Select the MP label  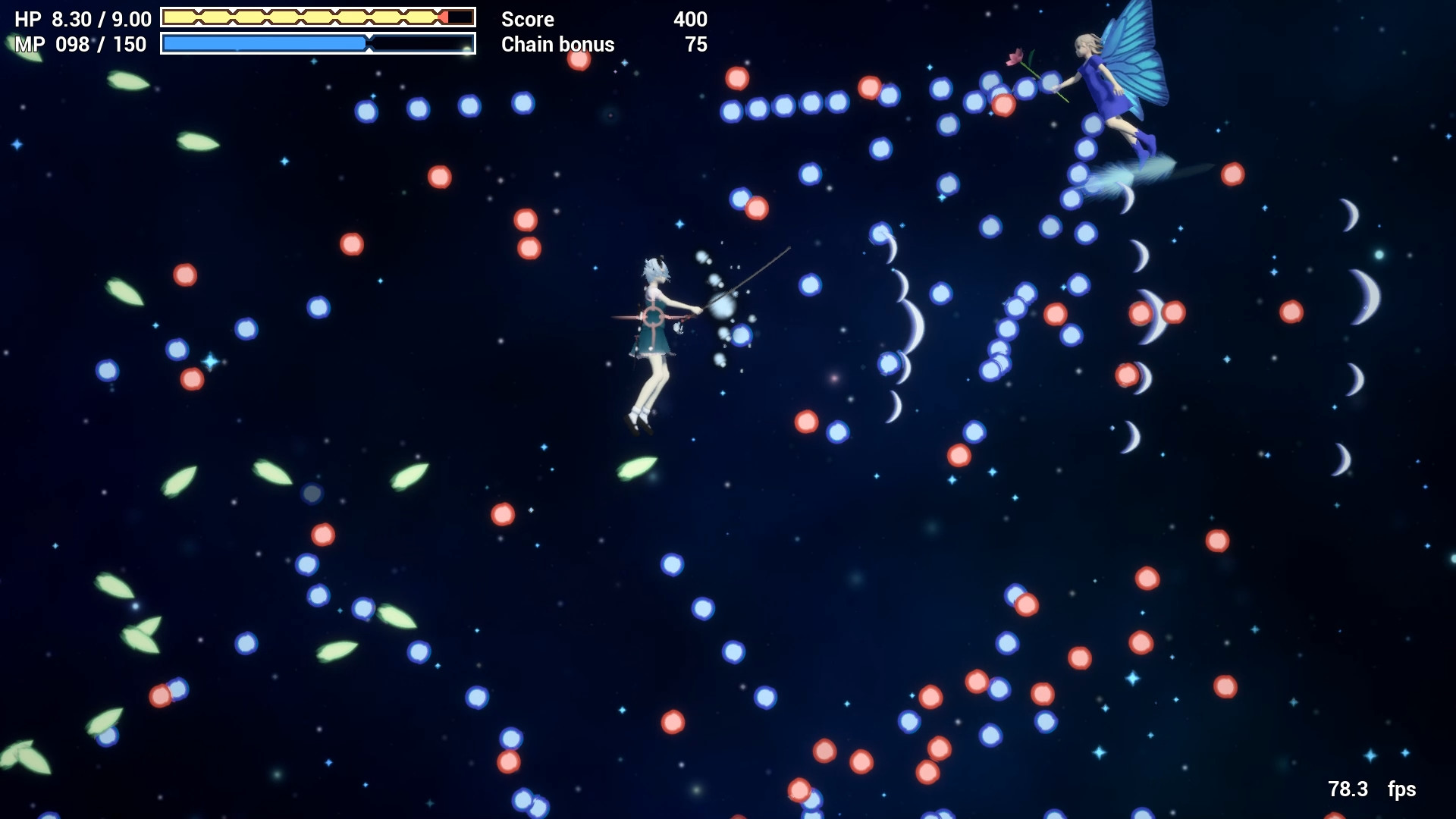28,45
